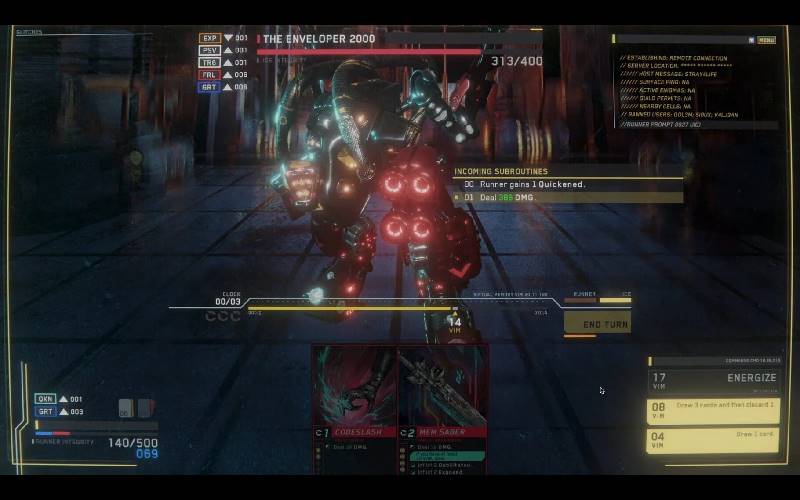The width and height of the screenshot is (800, 500).
Task: Open the grey draw pile icon
Action: (x=126, y=407)
